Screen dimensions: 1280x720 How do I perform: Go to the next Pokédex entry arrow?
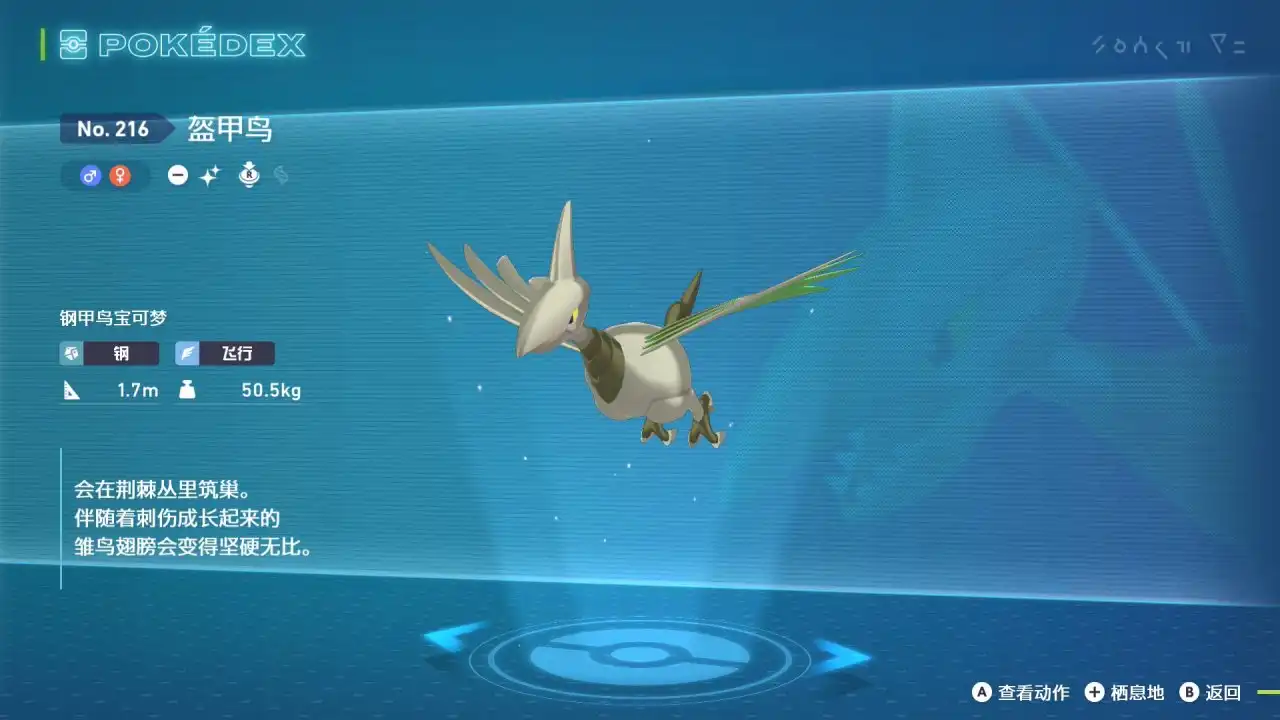(x=840, y=656)
